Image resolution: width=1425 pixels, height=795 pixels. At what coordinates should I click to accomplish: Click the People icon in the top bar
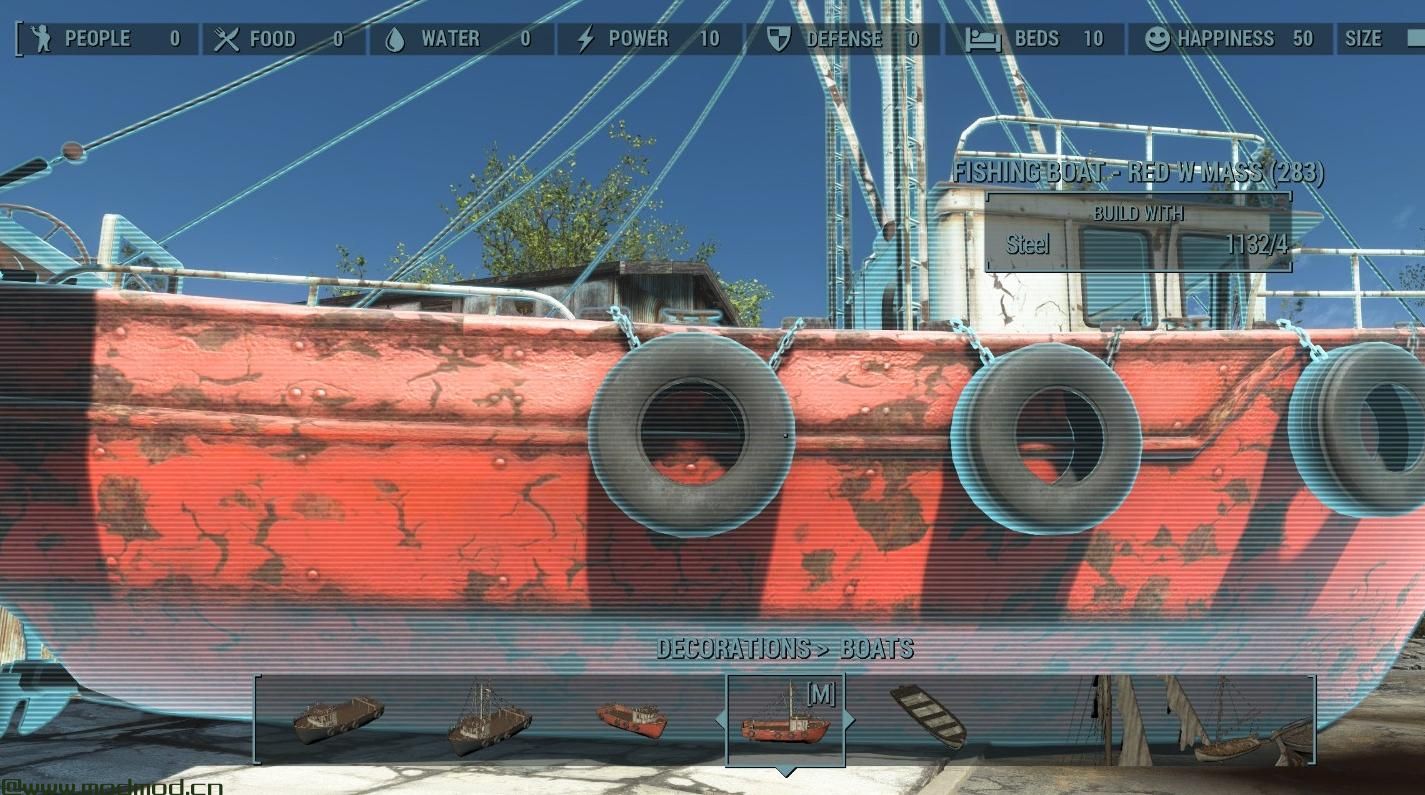coord(42,39)
